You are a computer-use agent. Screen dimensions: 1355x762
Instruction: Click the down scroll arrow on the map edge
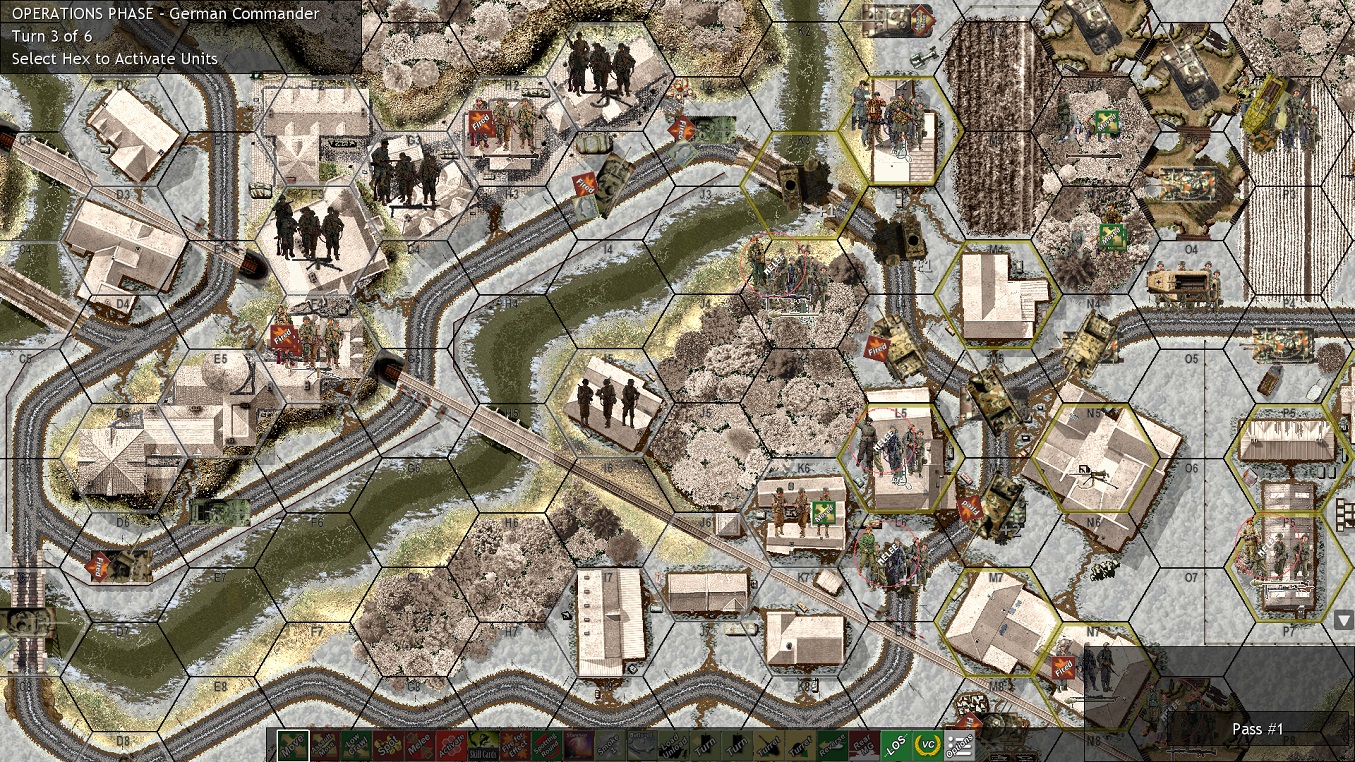click(x=1345, y=620)
